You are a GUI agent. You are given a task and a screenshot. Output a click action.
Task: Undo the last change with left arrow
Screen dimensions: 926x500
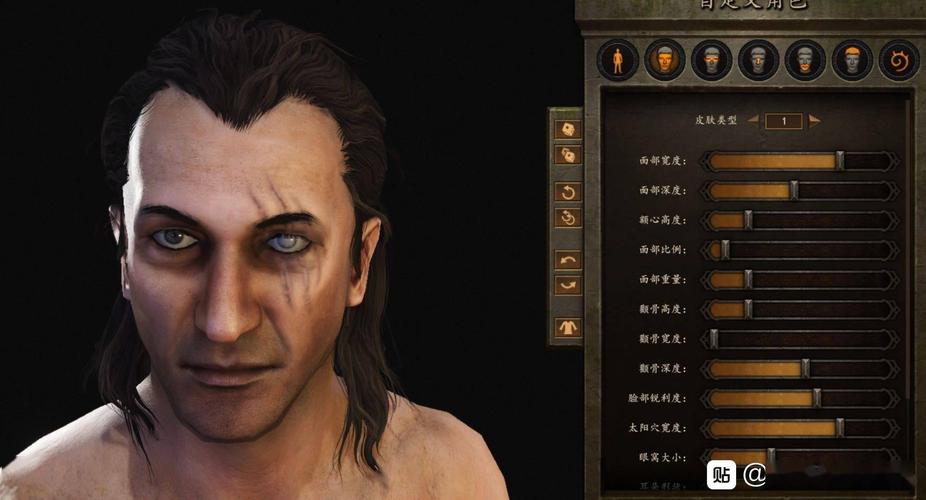[567, 260]
